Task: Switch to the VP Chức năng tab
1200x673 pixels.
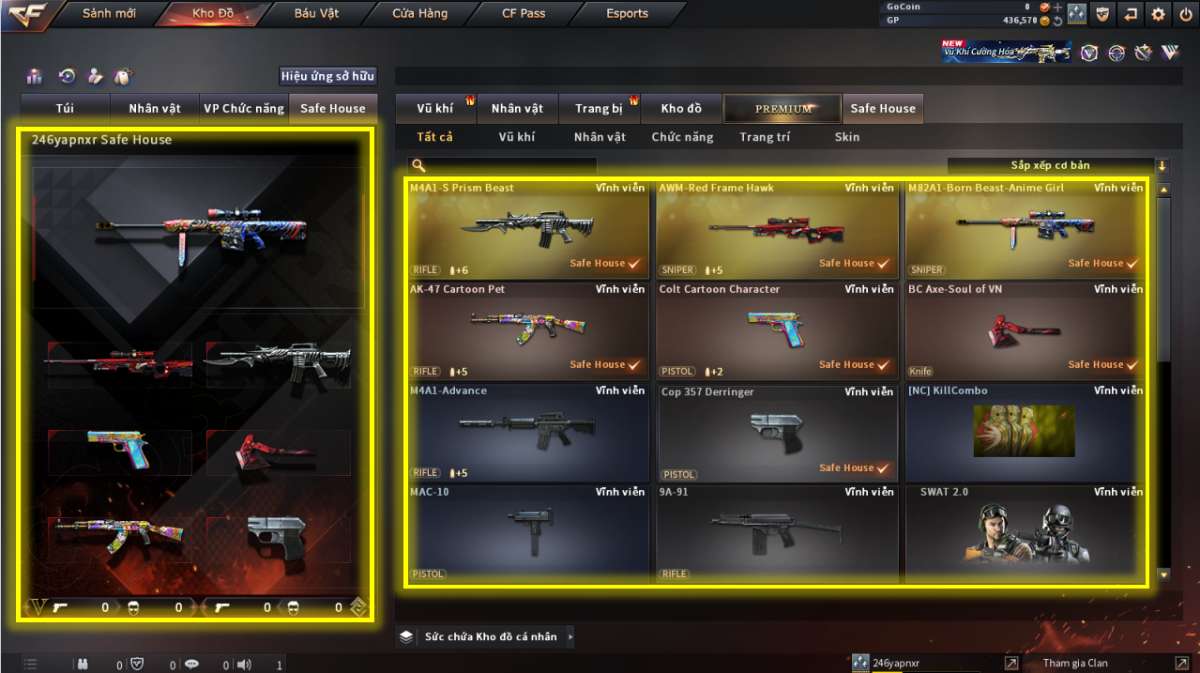Action: click(x=243, y=108)
